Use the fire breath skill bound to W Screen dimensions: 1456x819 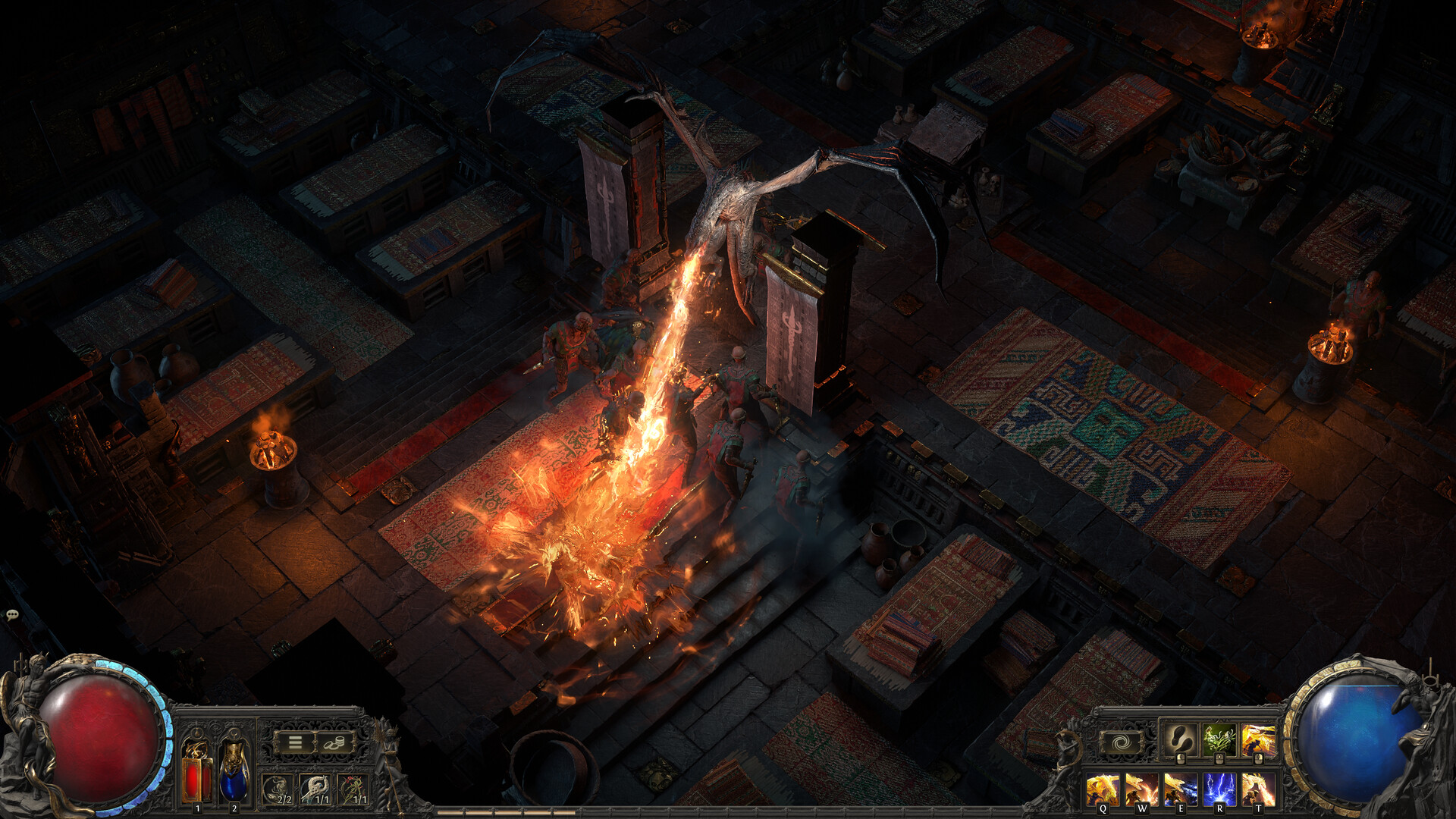point(1141,789)
